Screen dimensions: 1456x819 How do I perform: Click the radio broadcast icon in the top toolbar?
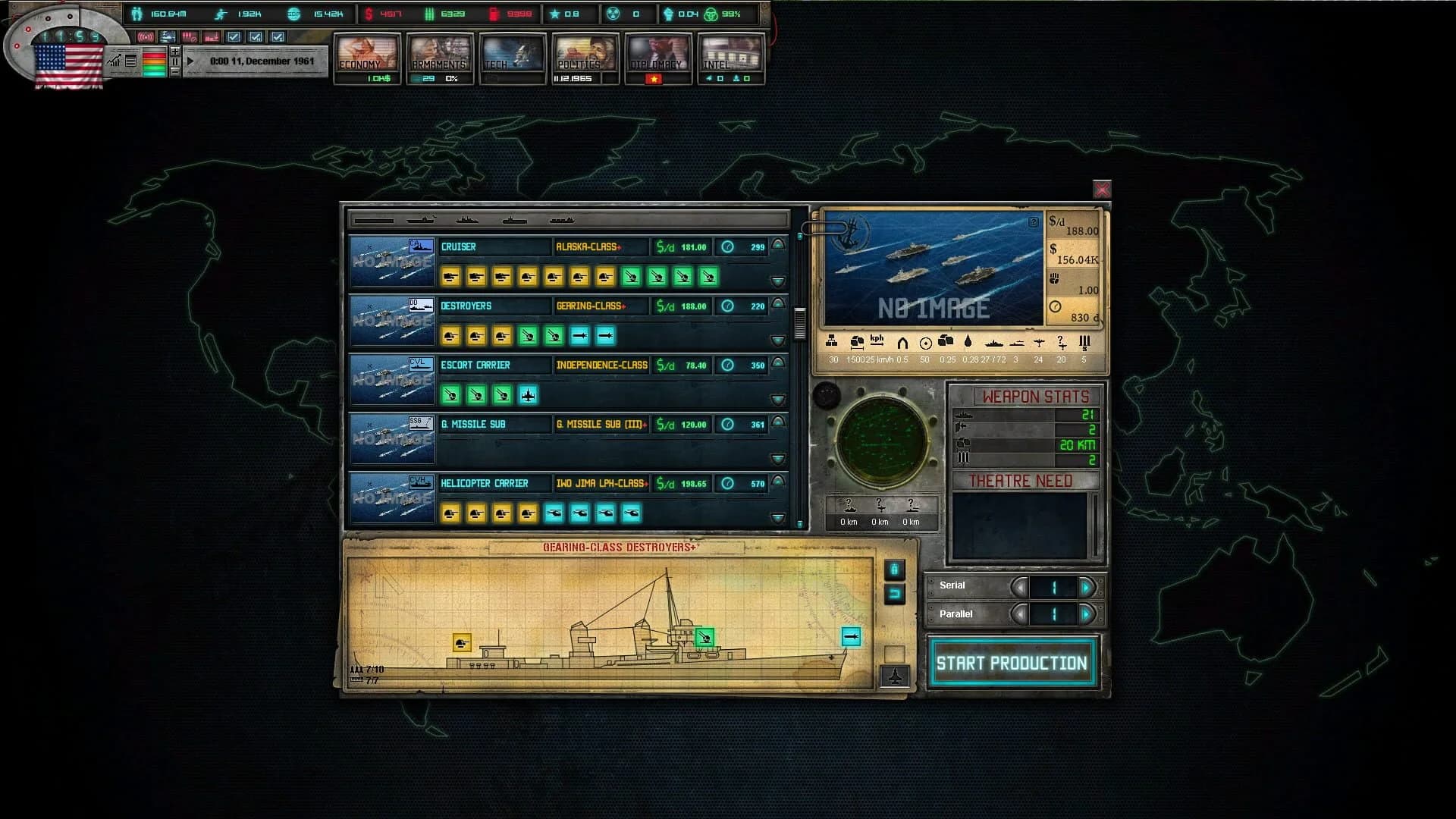coord(146,37)
